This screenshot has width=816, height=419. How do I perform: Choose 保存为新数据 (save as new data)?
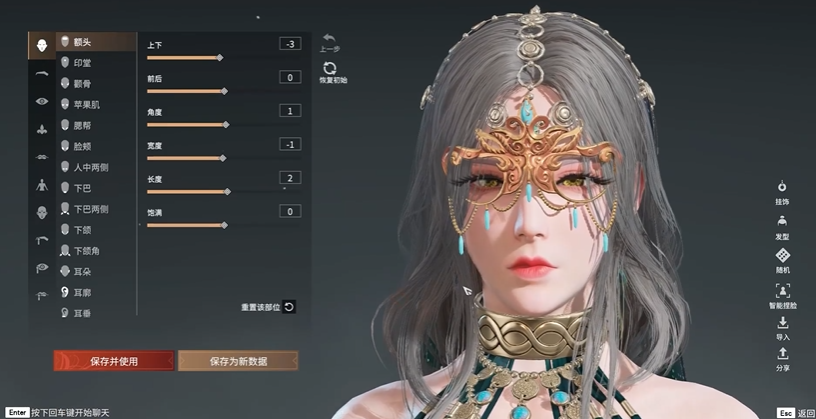(x=237, y=361)
